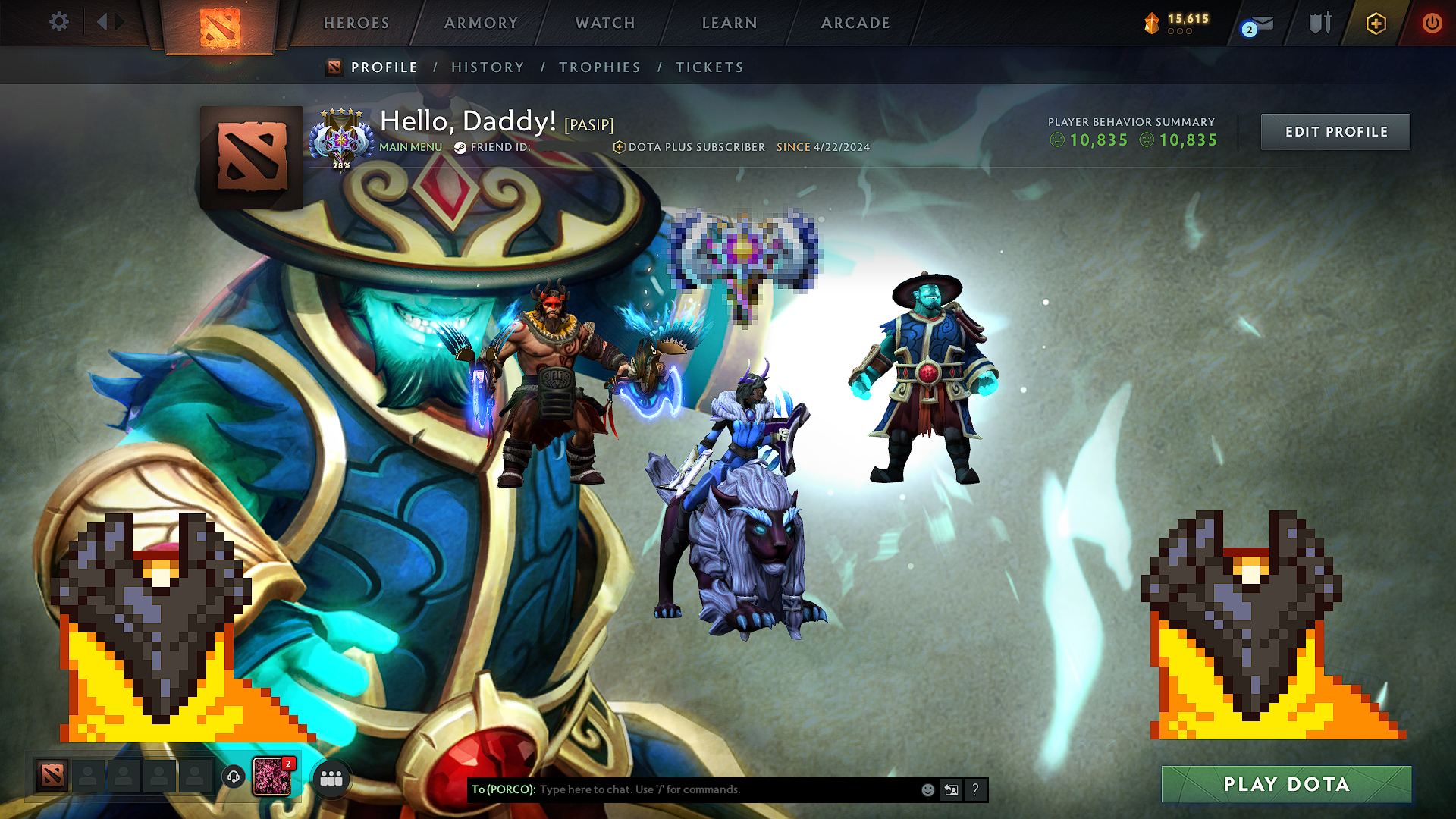This screenshot has width=1456, height=819.
Task: Open the Dota Plus hexagon icon
Action: tap(1375, 24)
